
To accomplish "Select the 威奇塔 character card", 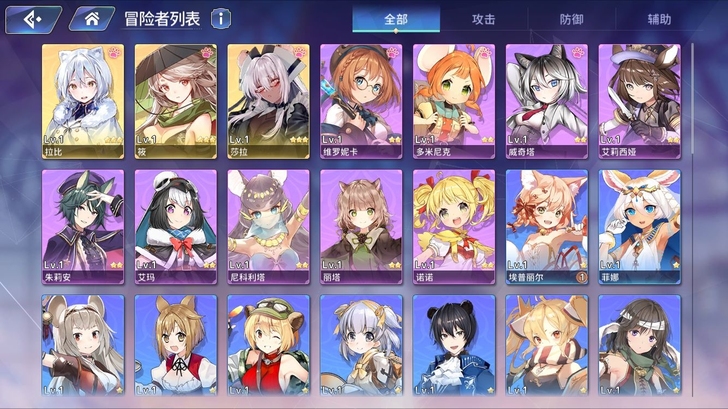I will [546, 101].
